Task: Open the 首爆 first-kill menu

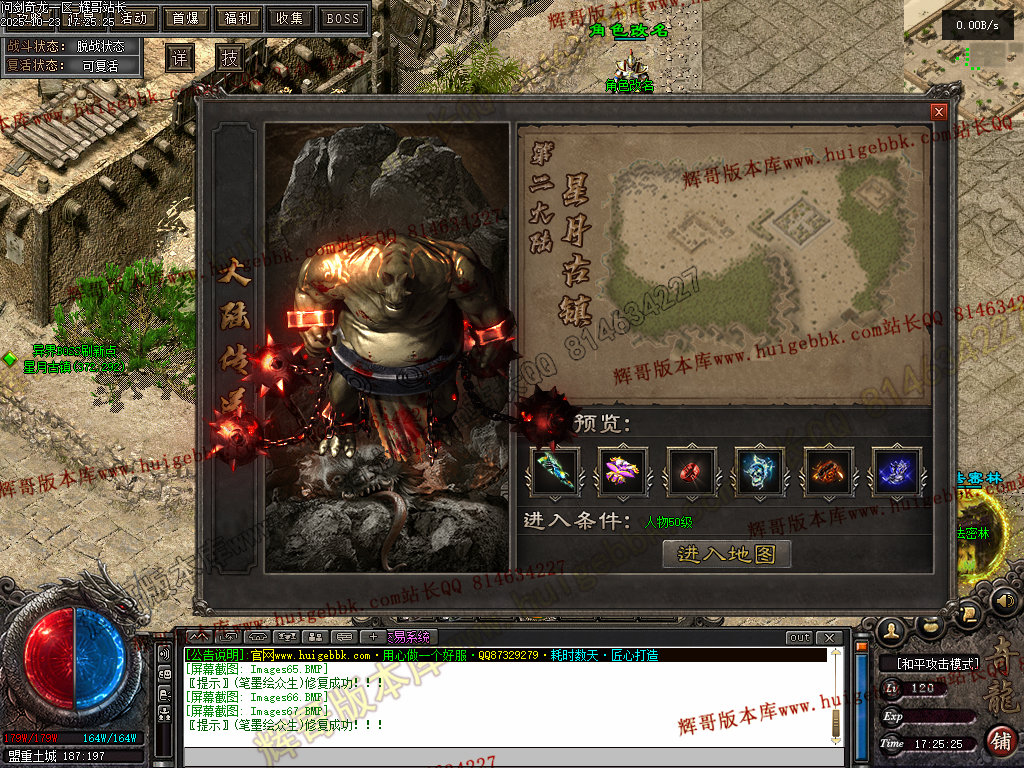Action: 185,18
